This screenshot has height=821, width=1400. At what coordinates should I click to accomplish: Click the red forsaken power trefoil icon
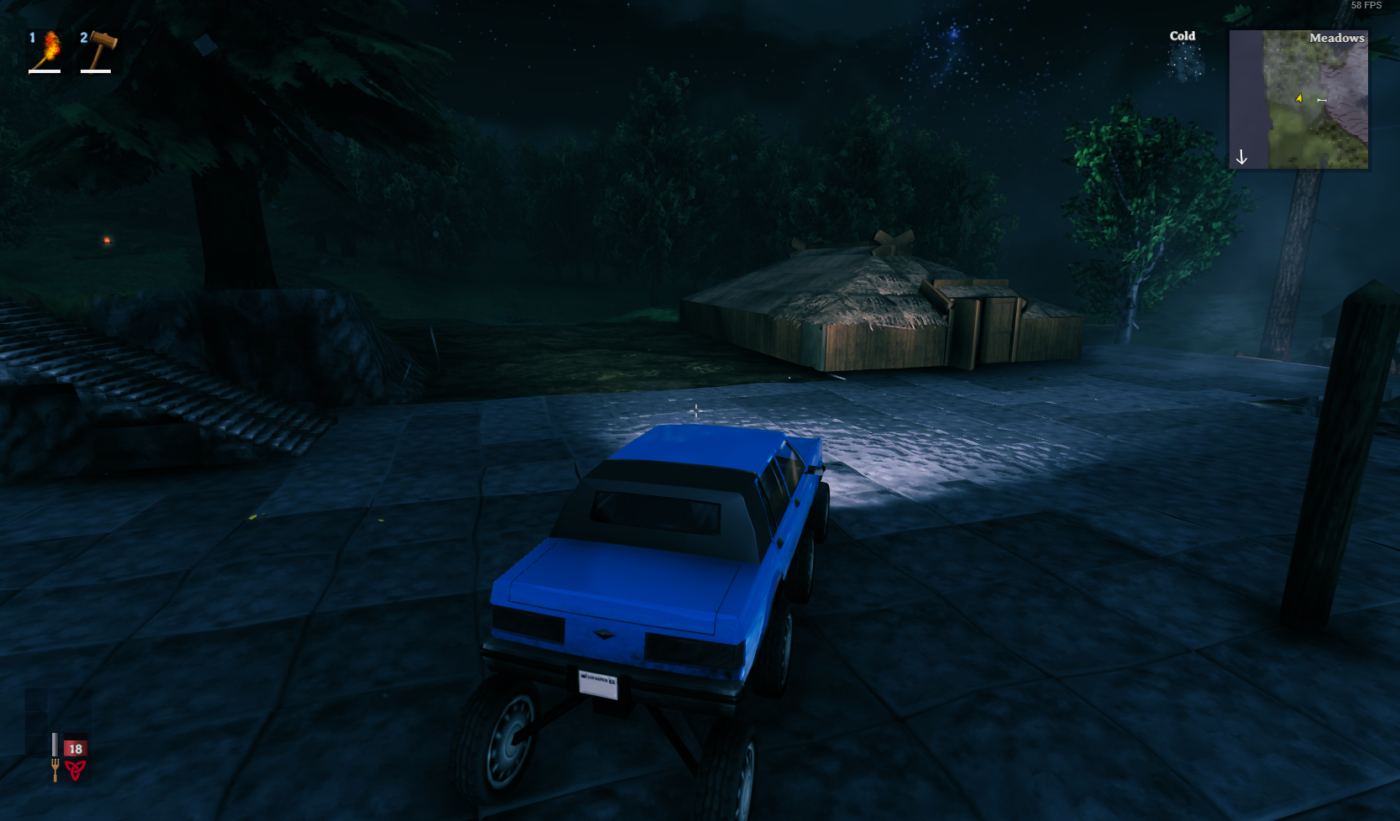76,770
